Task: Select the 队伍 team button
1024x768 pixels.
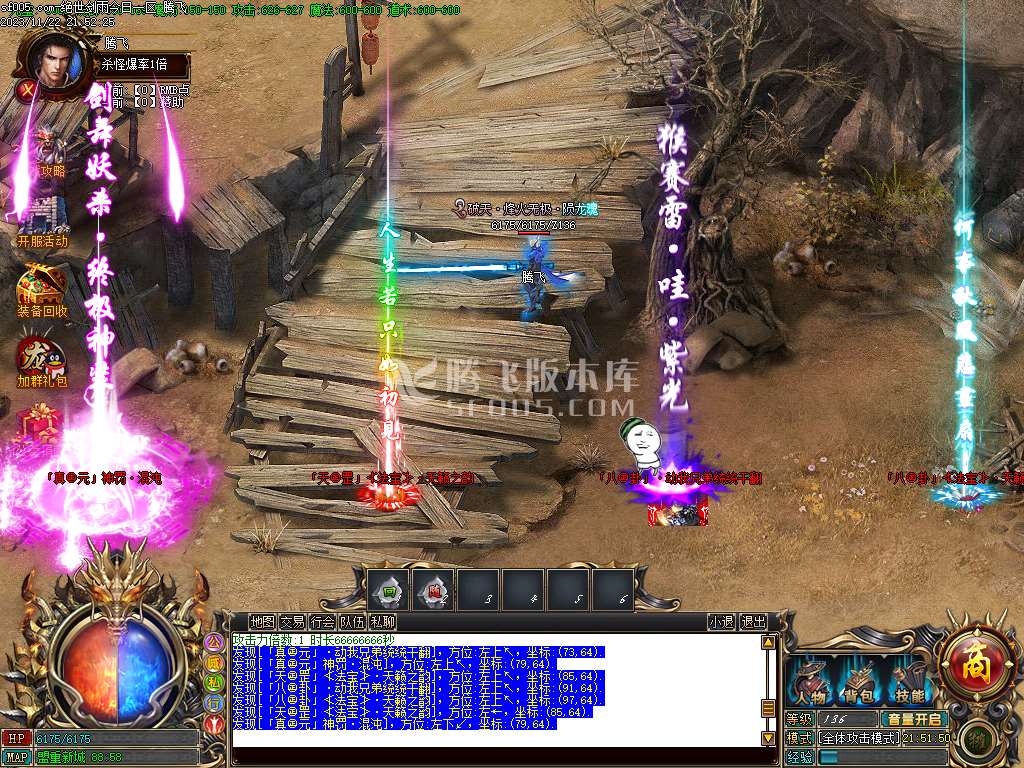Action: [352, 621]
